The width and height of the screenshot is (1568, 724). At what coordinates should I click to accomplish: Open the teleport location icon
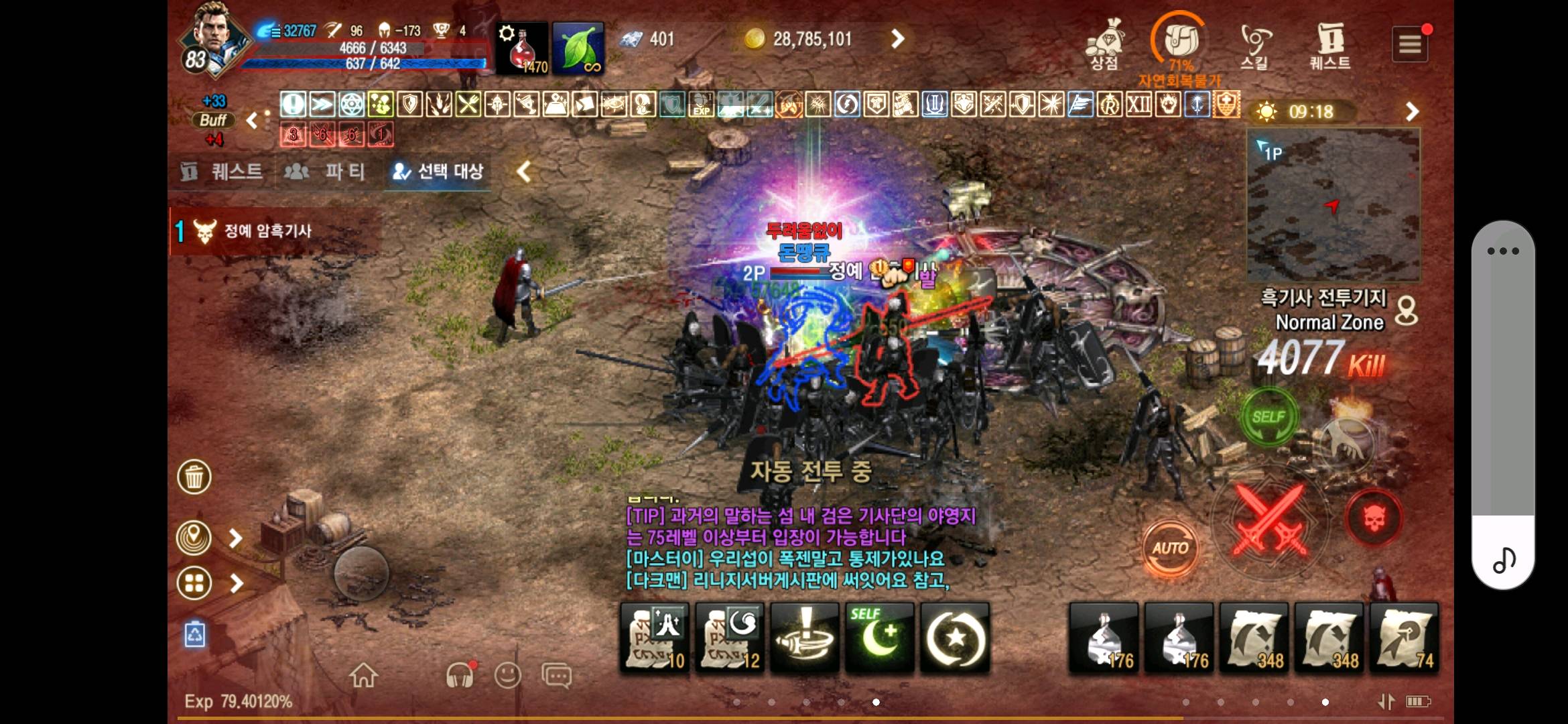pyautogui.click(x=196, y=536)
